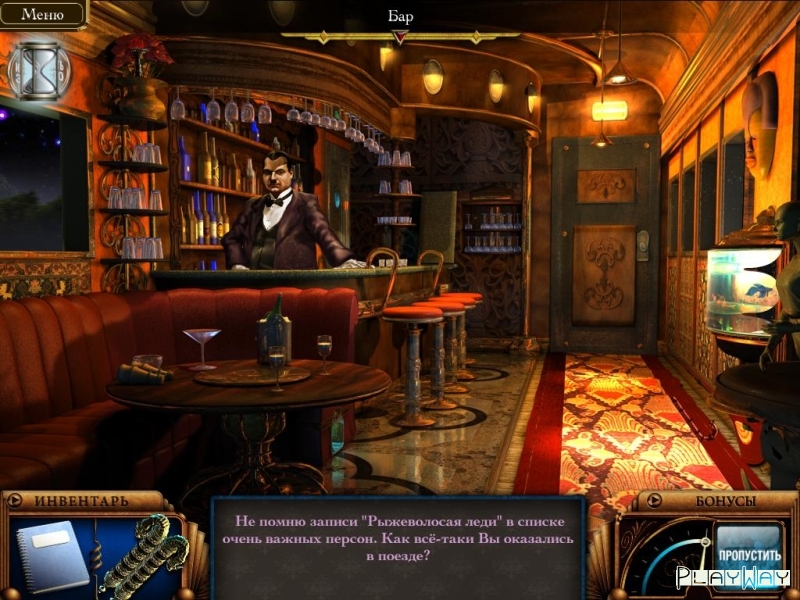The height and width of the screenshot is (600, 800).
Task: Click the hourglass hint icon
Action: point(39,71)
